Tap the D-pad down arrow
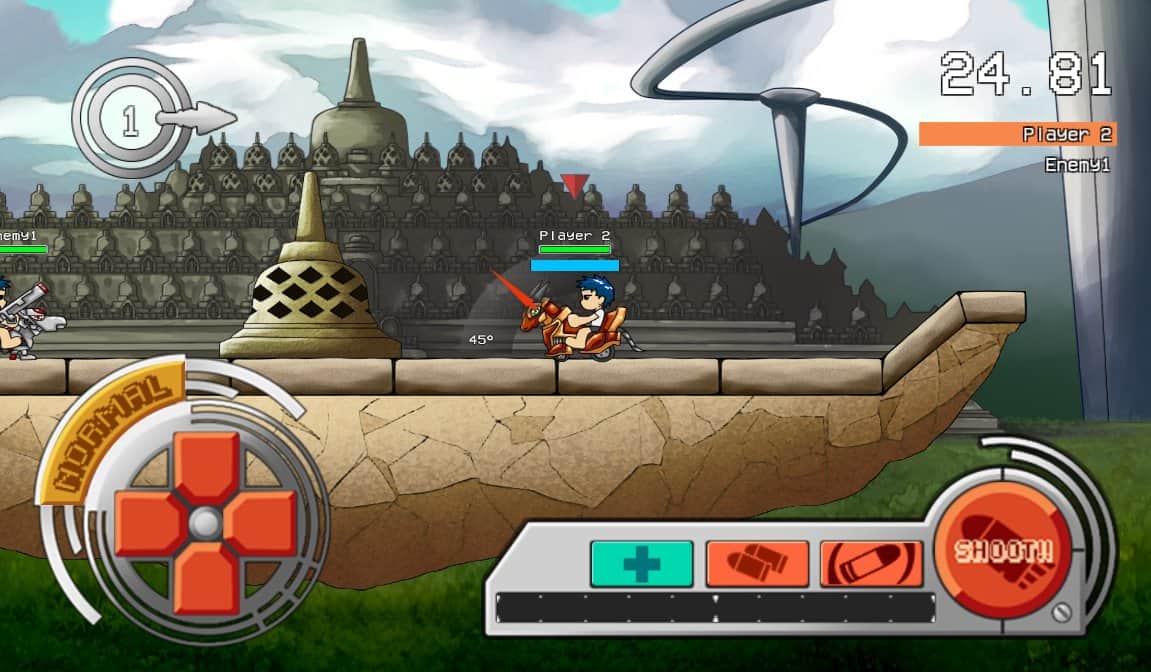The image size is (1151, 672). click(206, 577)
